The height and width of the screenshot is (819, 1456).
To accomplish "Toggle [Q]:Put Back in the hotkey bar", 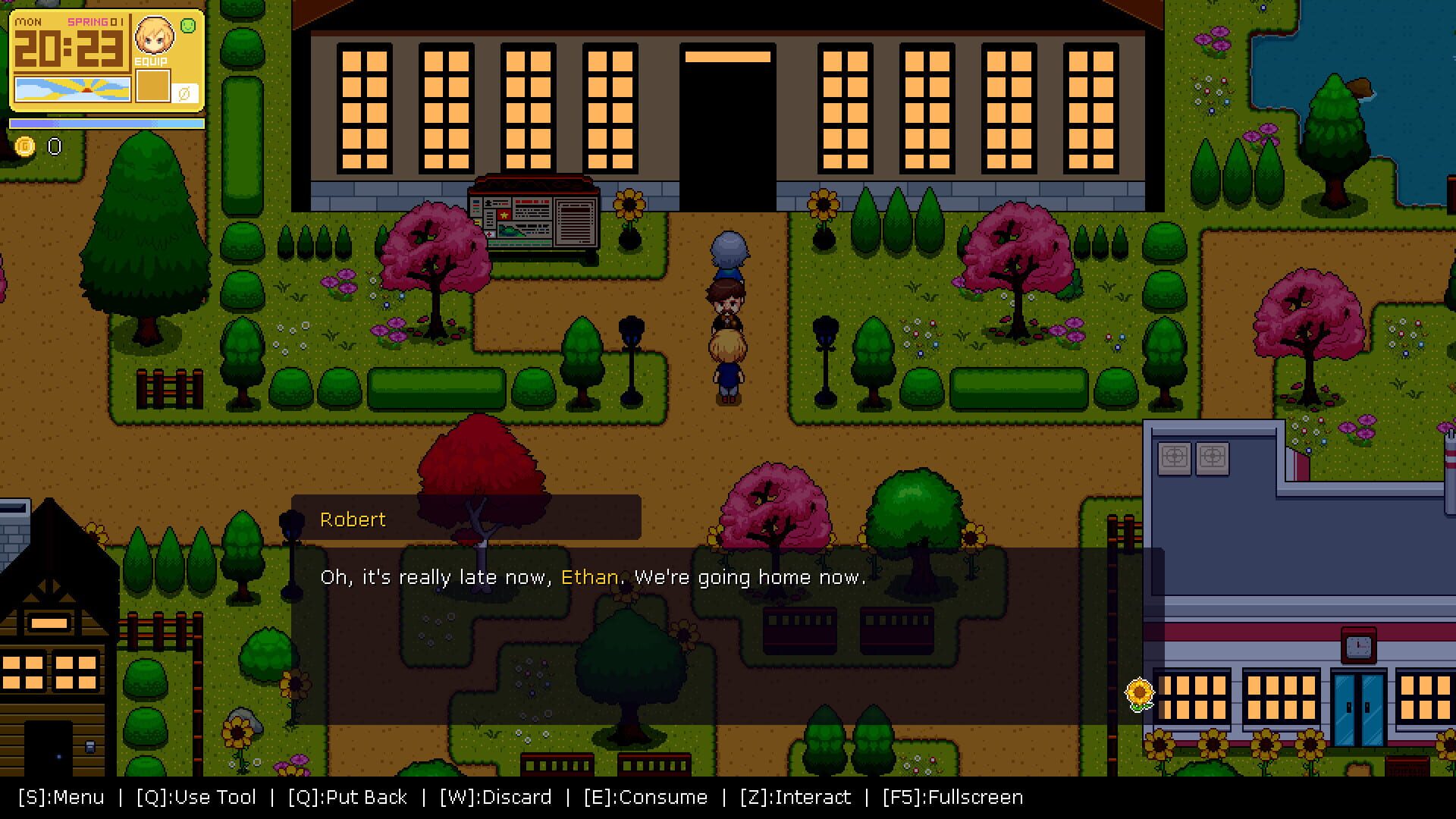I will 347,797.
